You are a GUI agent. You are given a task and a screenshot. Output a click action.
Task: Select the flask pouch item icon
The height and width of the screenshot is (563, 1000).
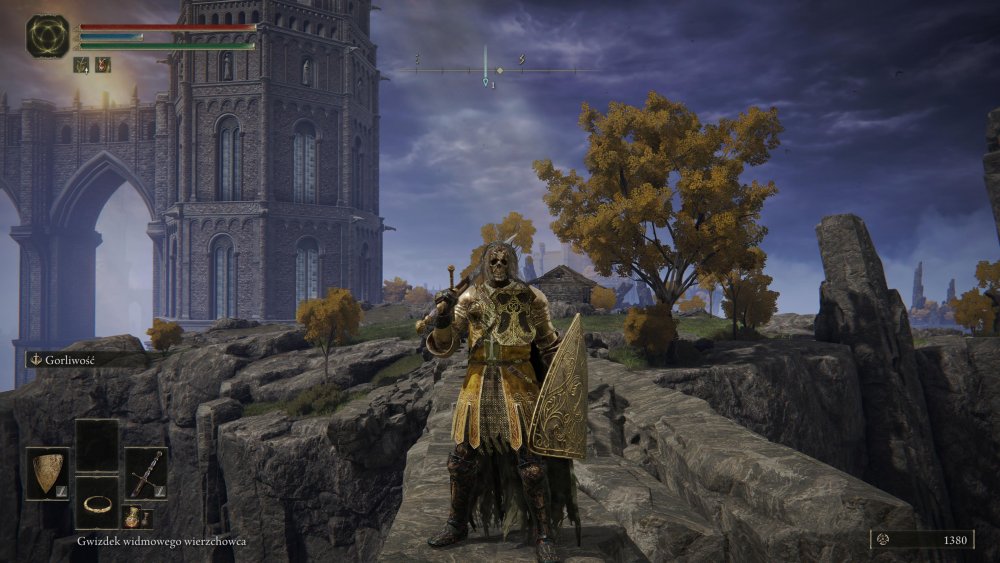(133, 517)
